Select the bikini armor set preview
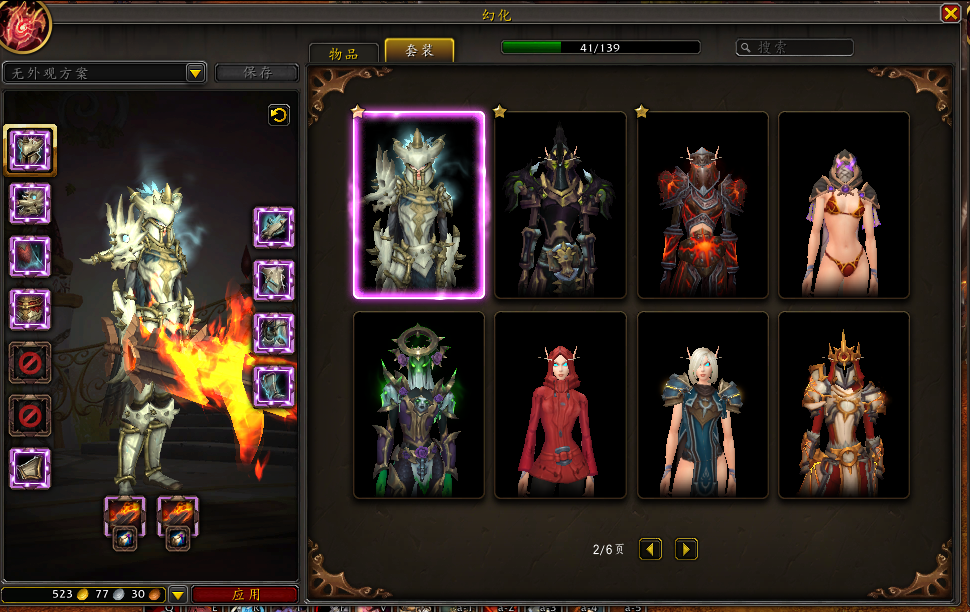The image size is (970, 612). click(843, 205)
